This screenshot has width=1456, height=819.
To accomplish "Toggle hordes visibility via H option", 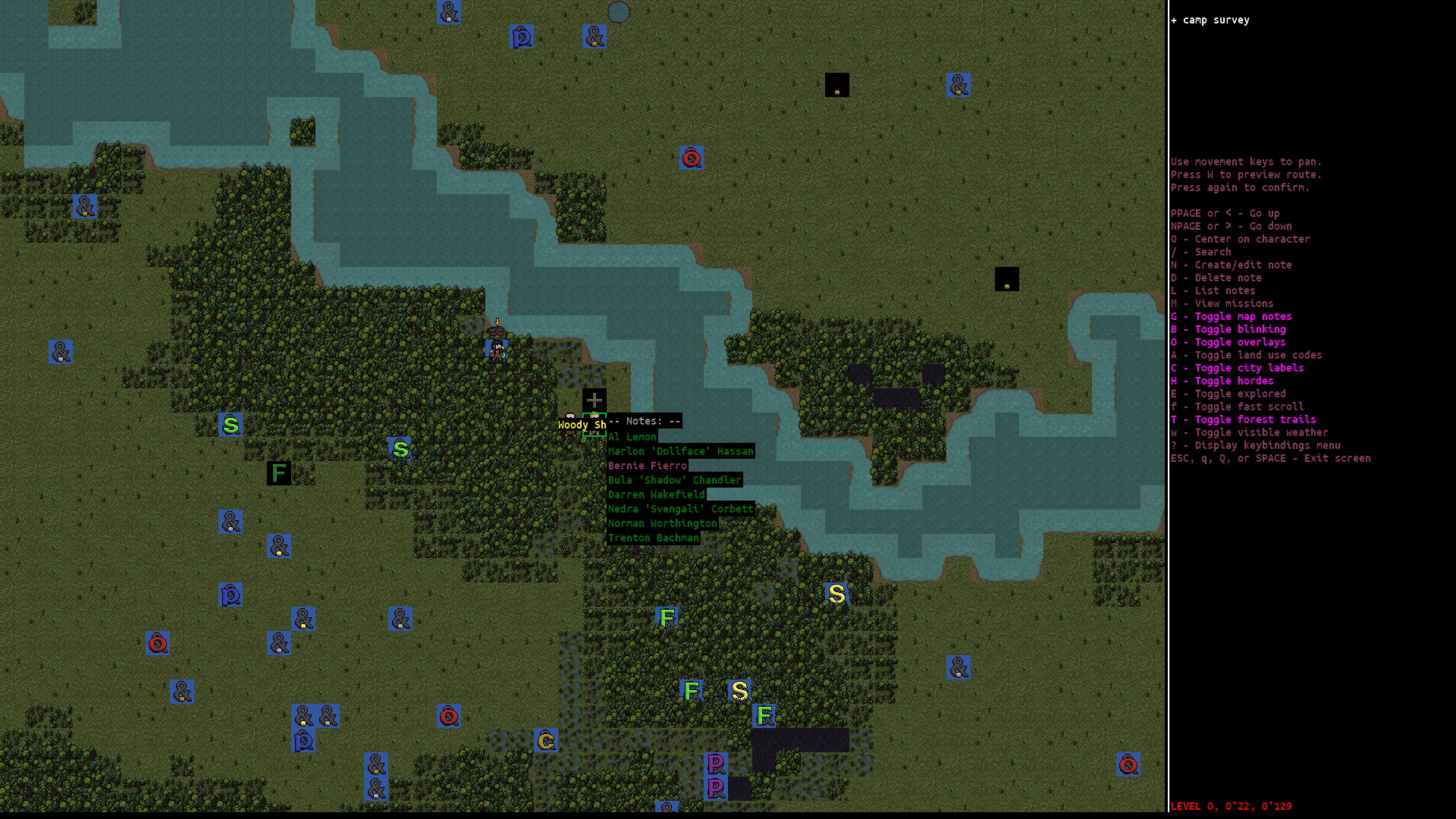I will pos(1222,381).
